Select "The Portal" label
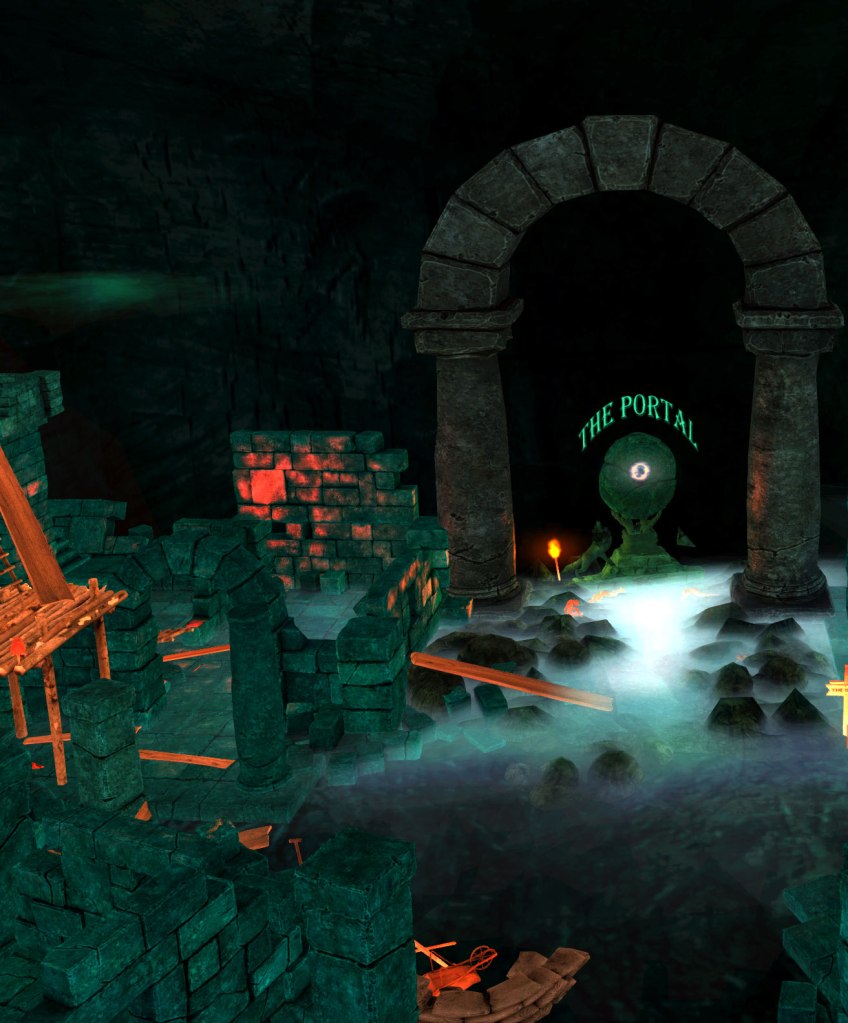 [637, 419]
